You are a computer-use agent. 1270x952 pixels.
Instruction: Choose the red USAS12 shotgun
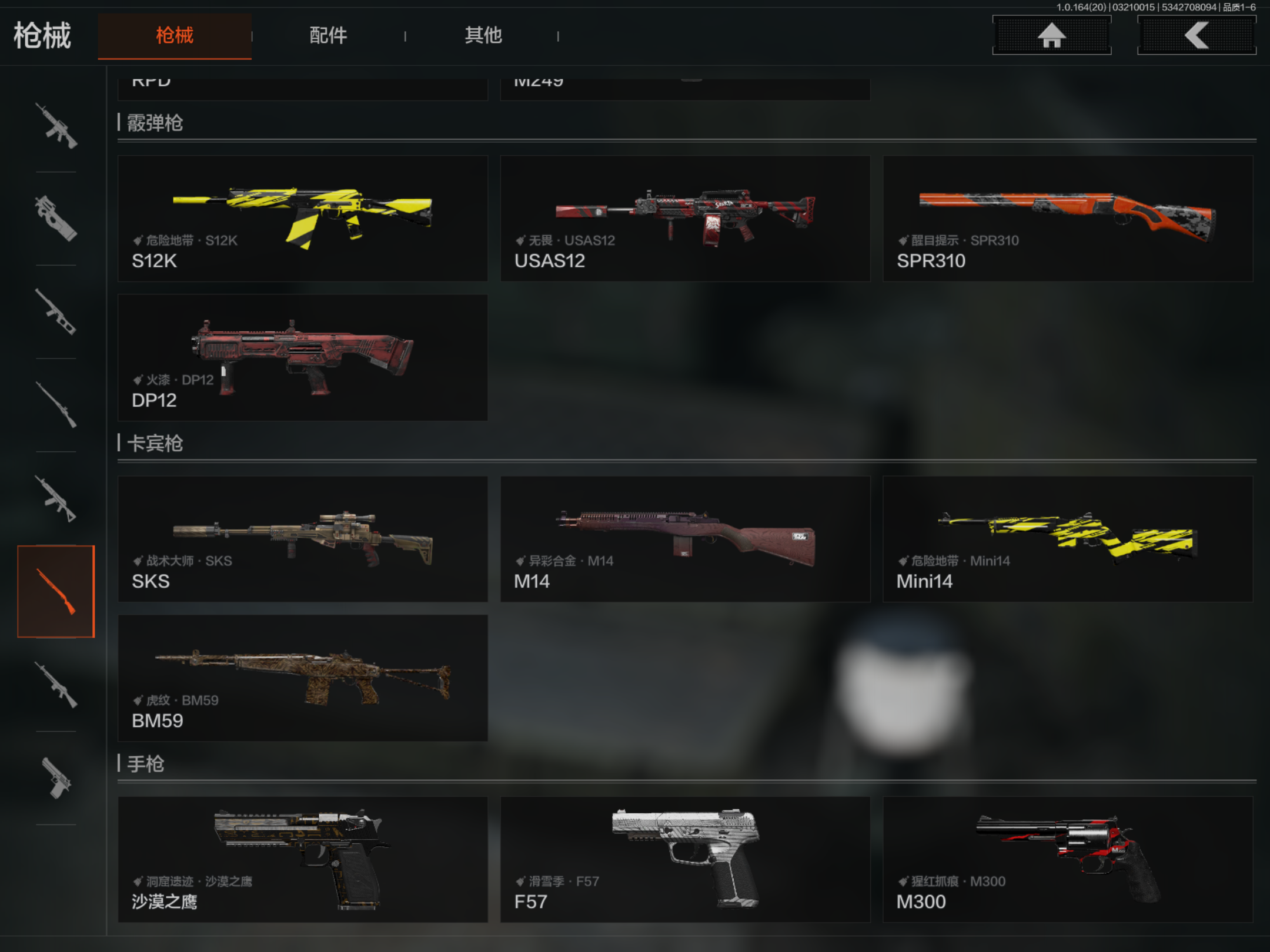point(685,219)
